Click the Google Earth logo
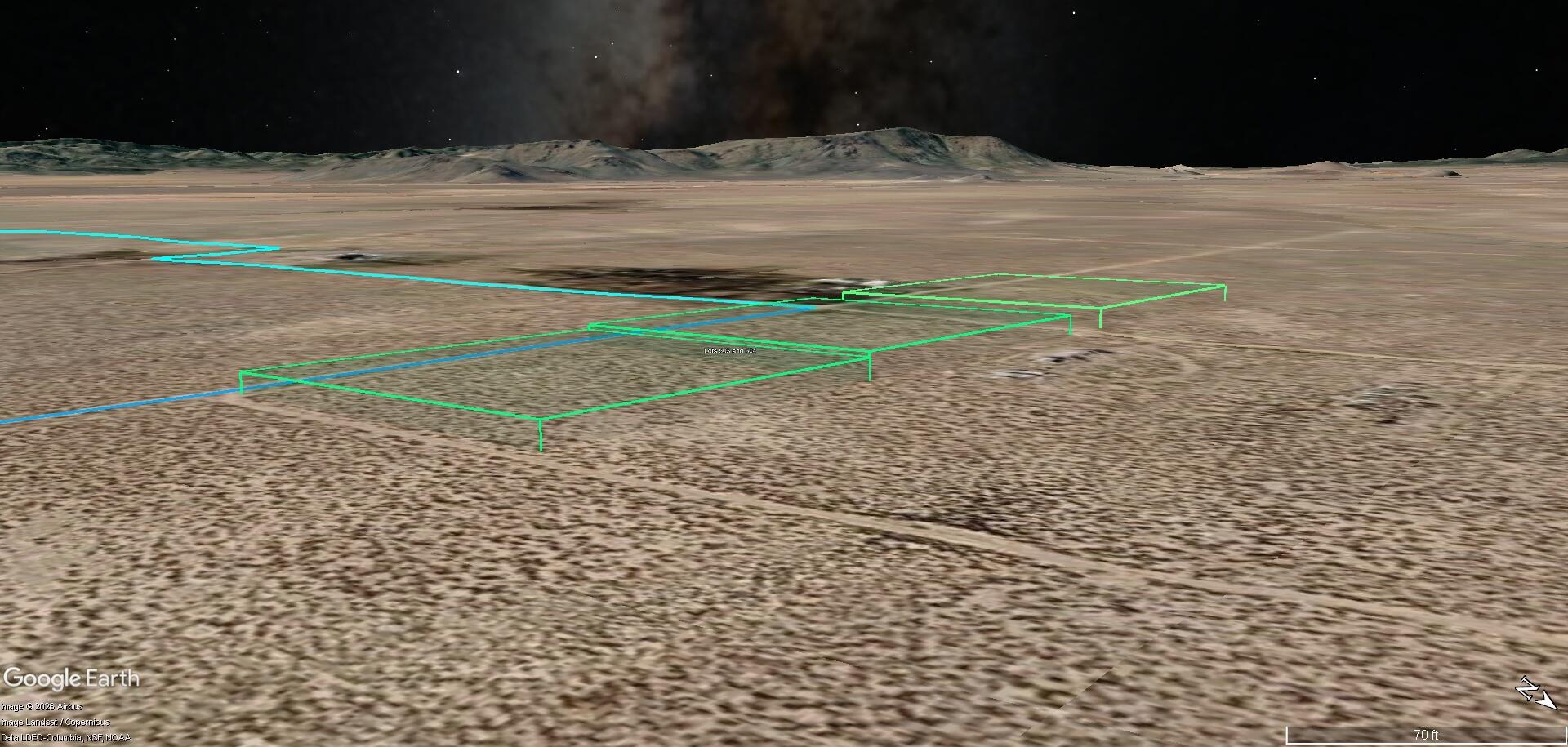The image size is (1568, 747). point(72,678)
